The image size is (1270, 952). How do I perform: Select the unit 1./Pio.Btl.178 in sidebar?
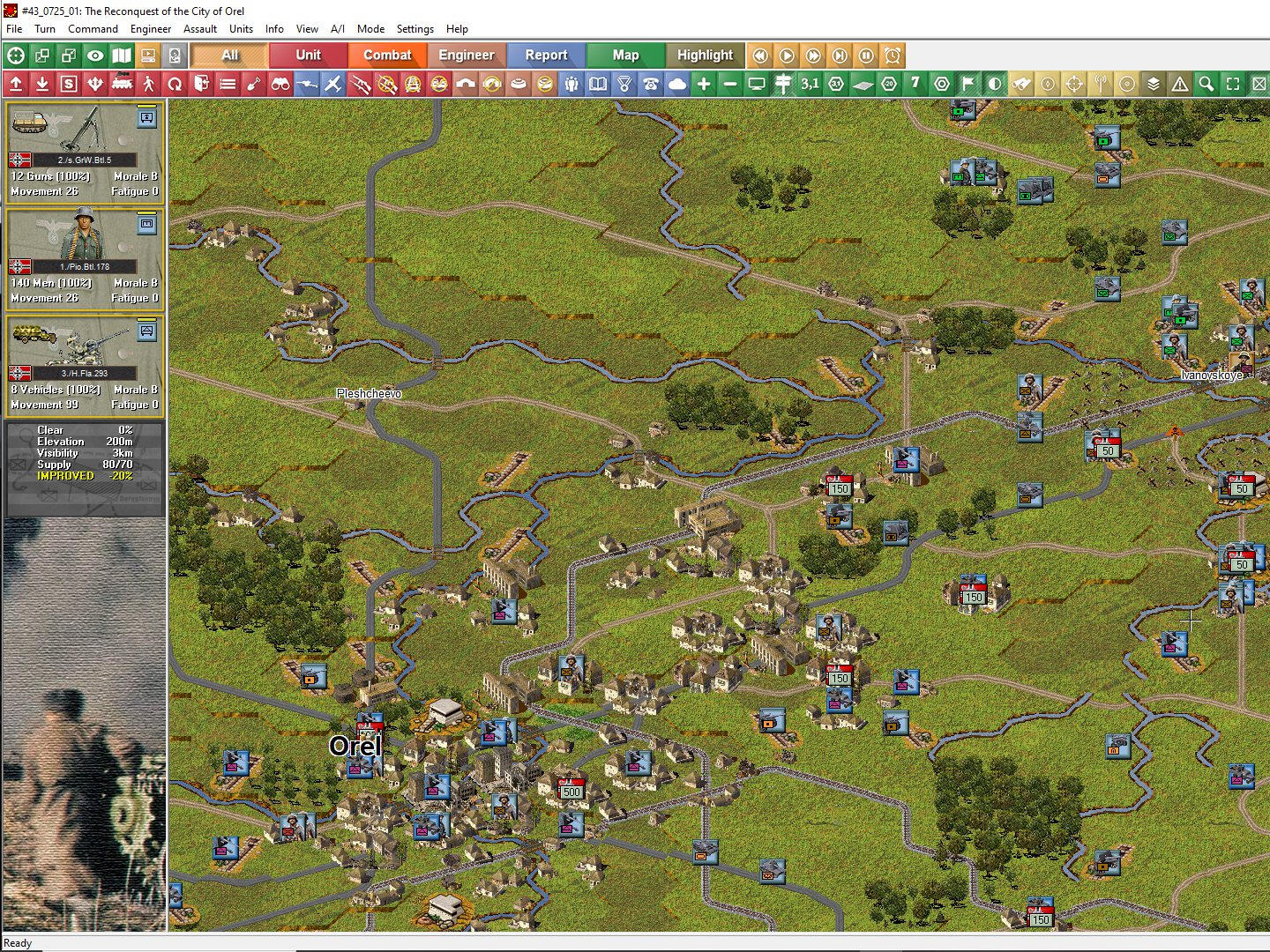pos(84,256)
